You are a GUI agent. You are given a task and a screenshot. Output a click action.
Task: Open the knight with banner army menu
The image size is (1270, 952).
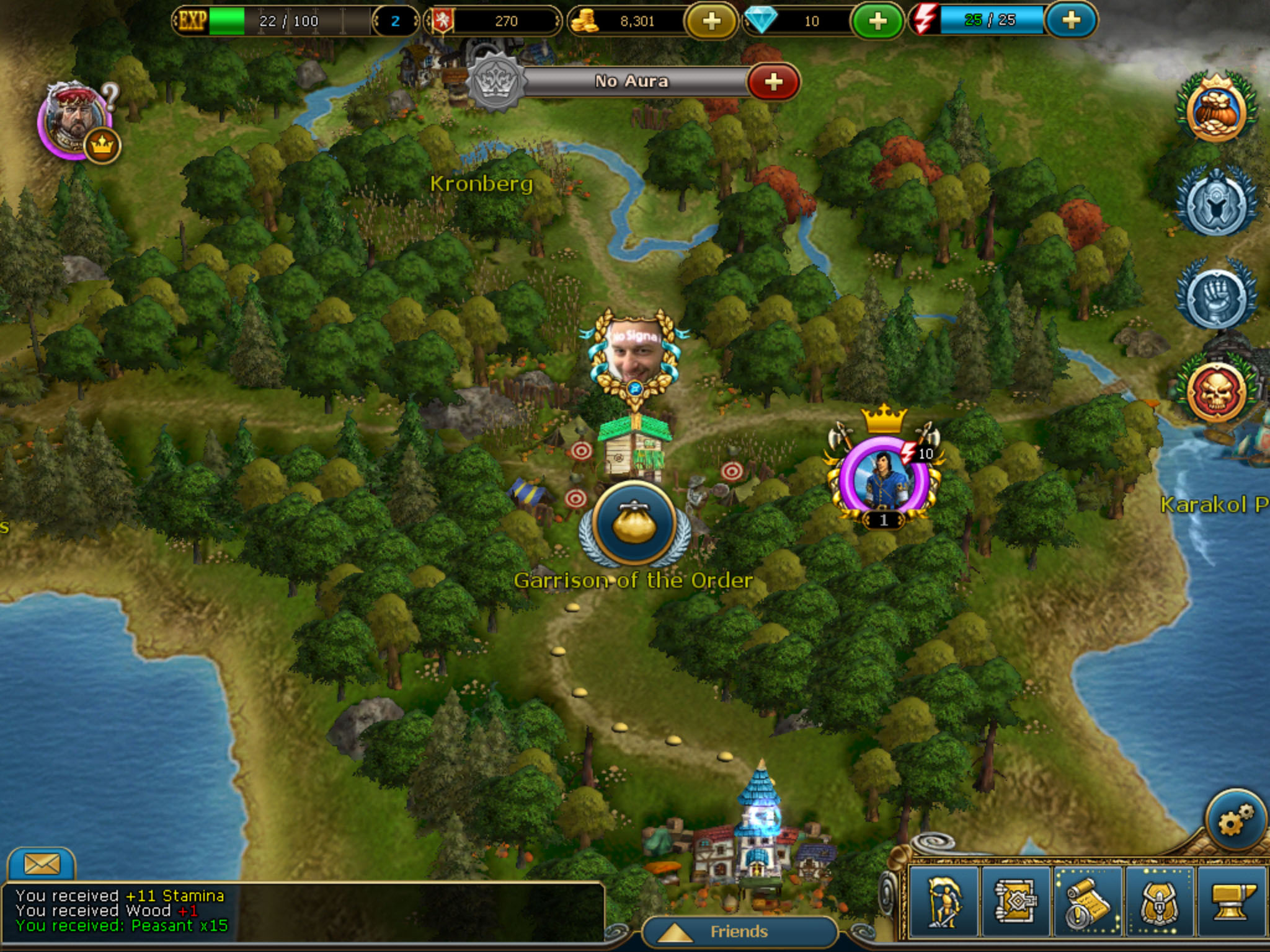944,902
